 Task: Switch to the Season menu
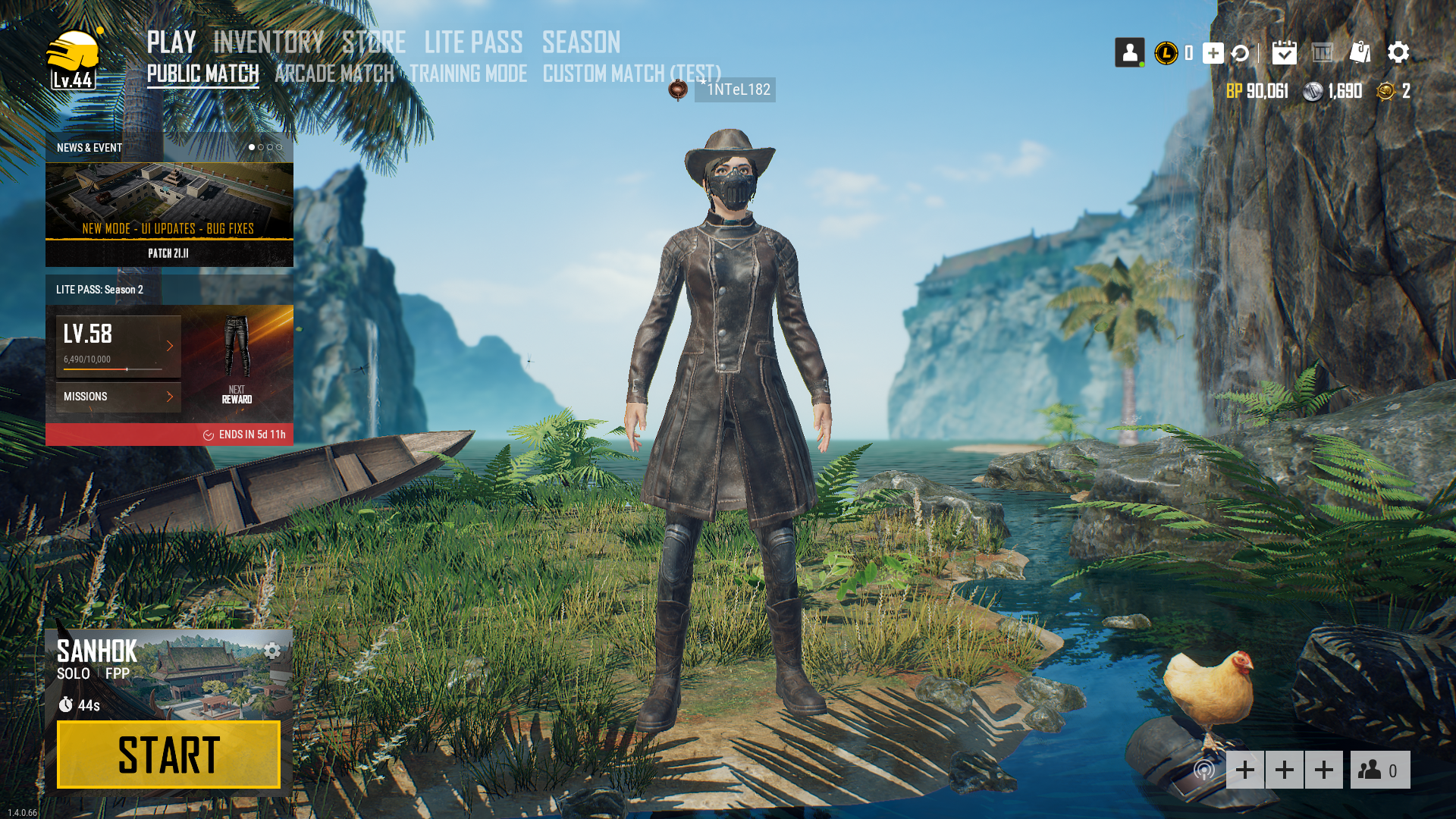pyautogui.click(x=581, y=42)
